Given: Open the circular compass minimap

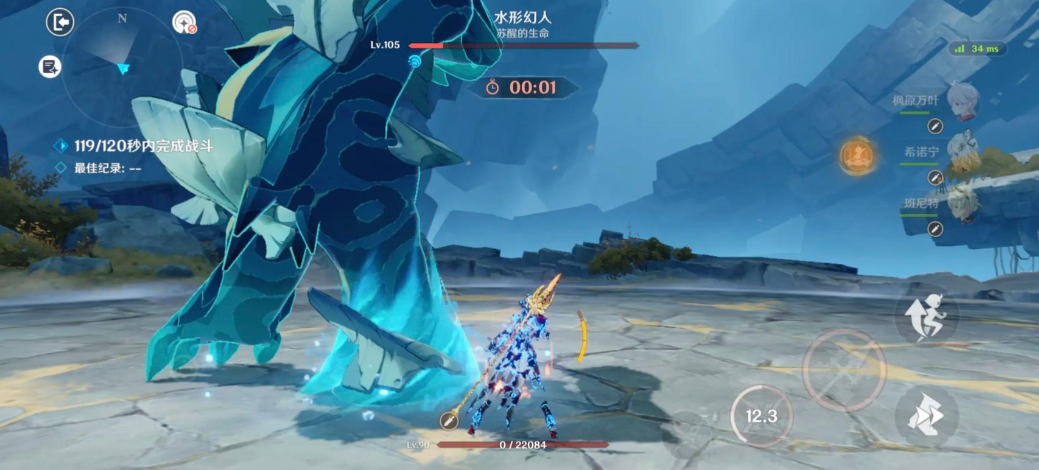Looking at the screenshot, I should pyautogui.click(x=122, y=68).
